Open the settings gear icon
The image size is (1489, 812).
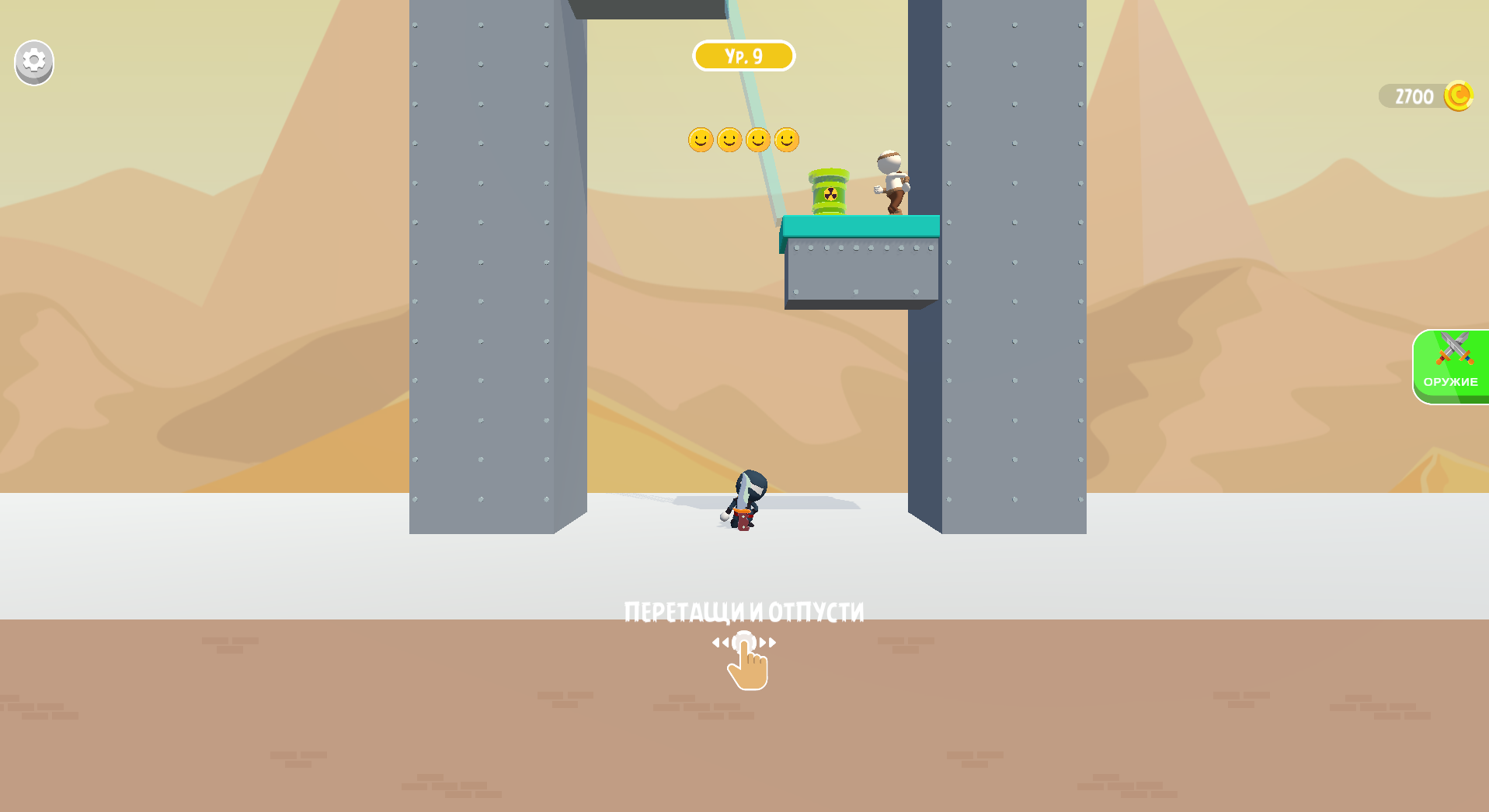click(33, 62)
